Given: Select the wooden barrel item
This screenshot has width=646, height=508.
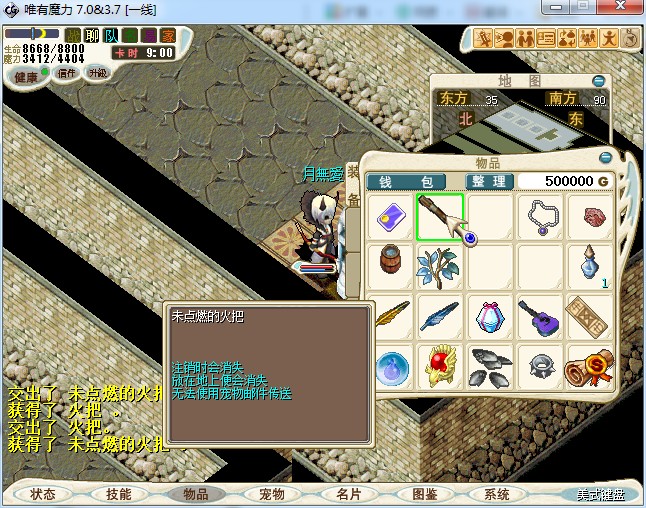Looking at the screenshot, I should coord(390,267).
